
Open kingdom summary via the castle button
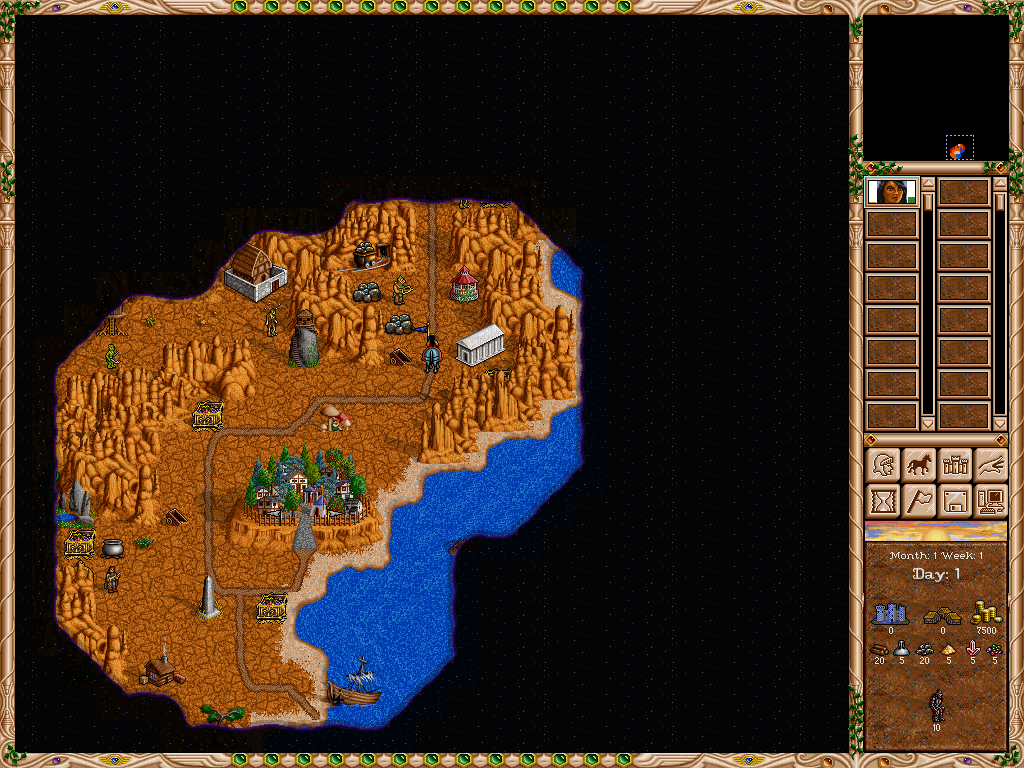tap(955, 465)
